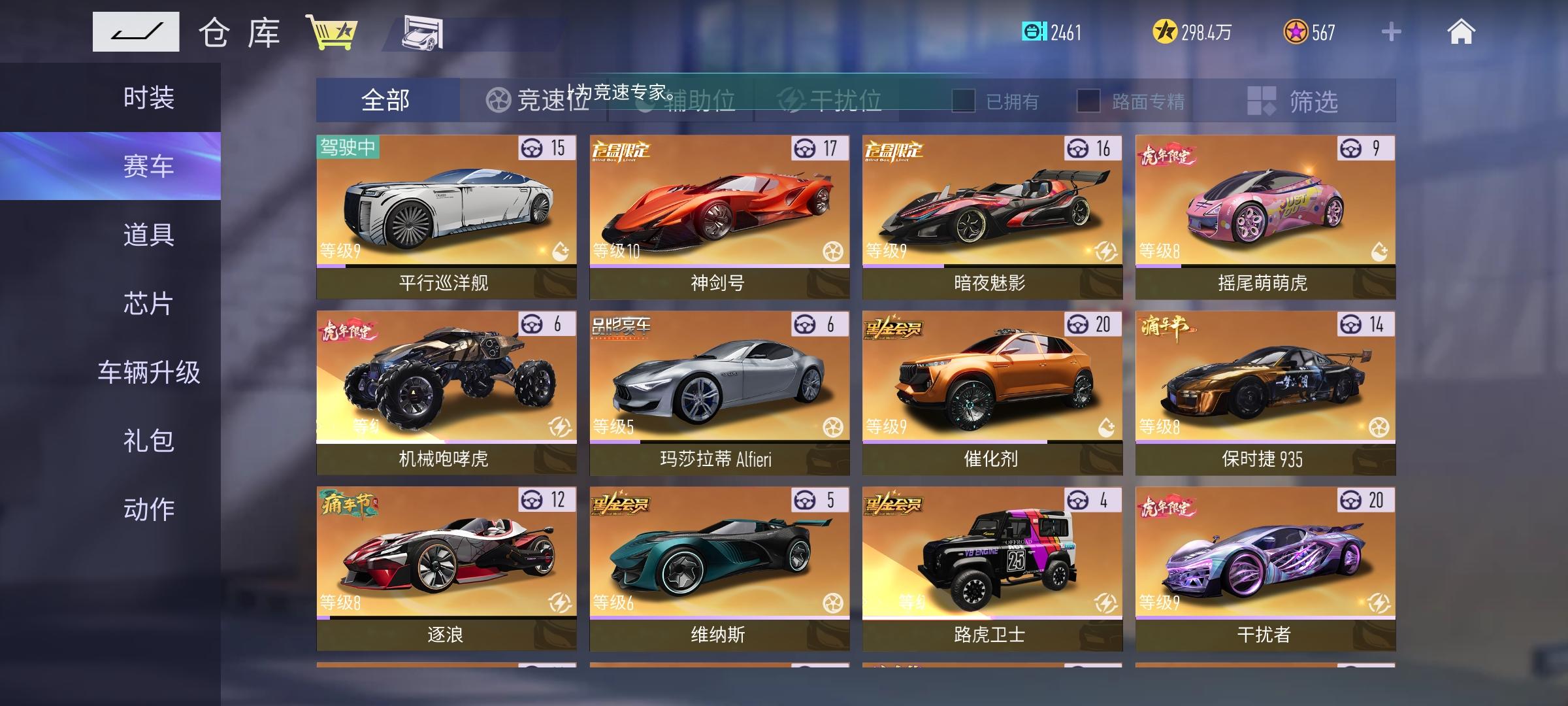Check the 路面专精 road specialization box
Screen dimensions: 1568x706
click(1087, 100)
